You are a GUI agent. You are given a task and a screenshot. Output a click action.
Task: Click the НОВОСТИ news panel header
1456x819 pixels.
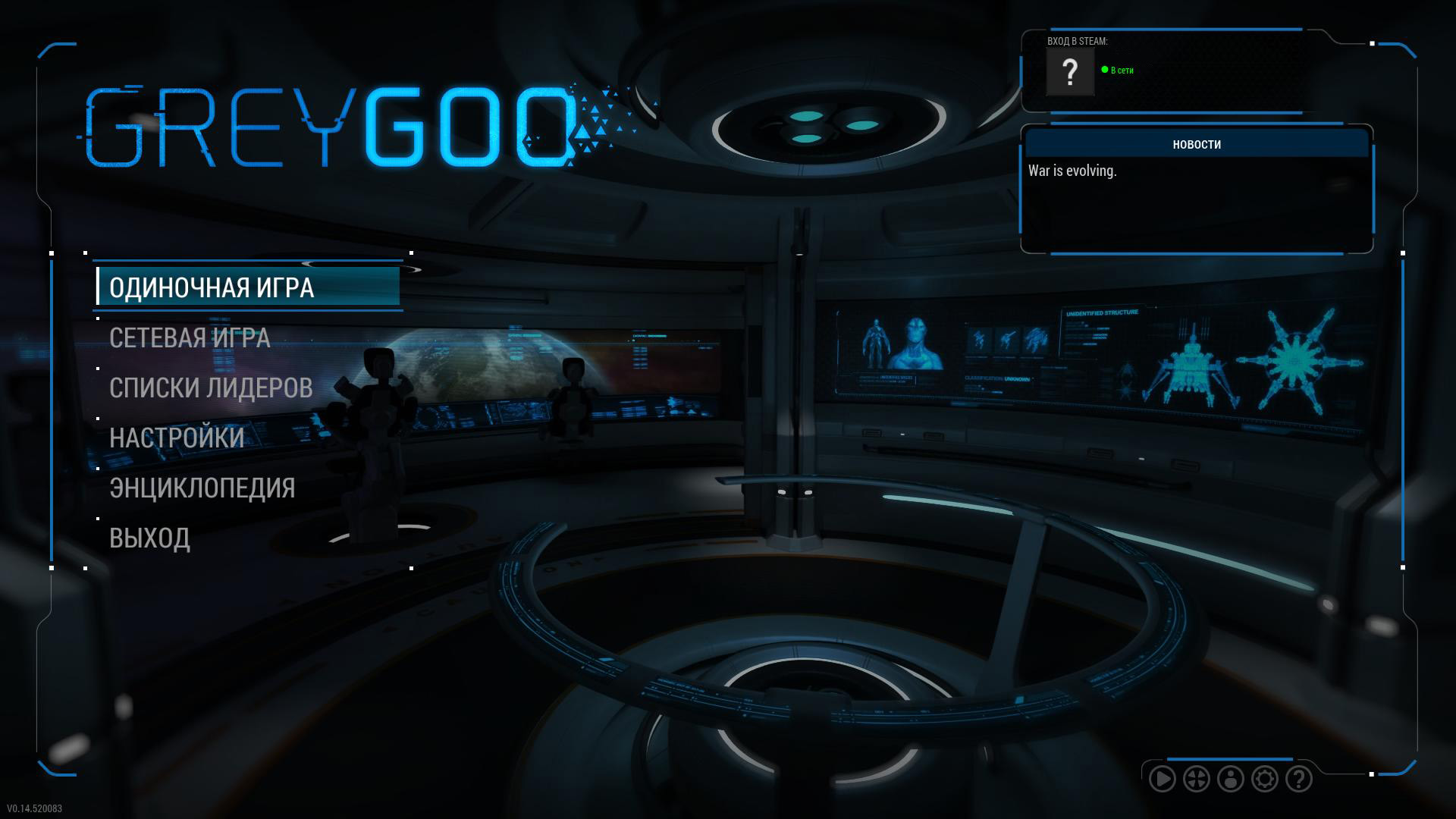coord(1197,144)
